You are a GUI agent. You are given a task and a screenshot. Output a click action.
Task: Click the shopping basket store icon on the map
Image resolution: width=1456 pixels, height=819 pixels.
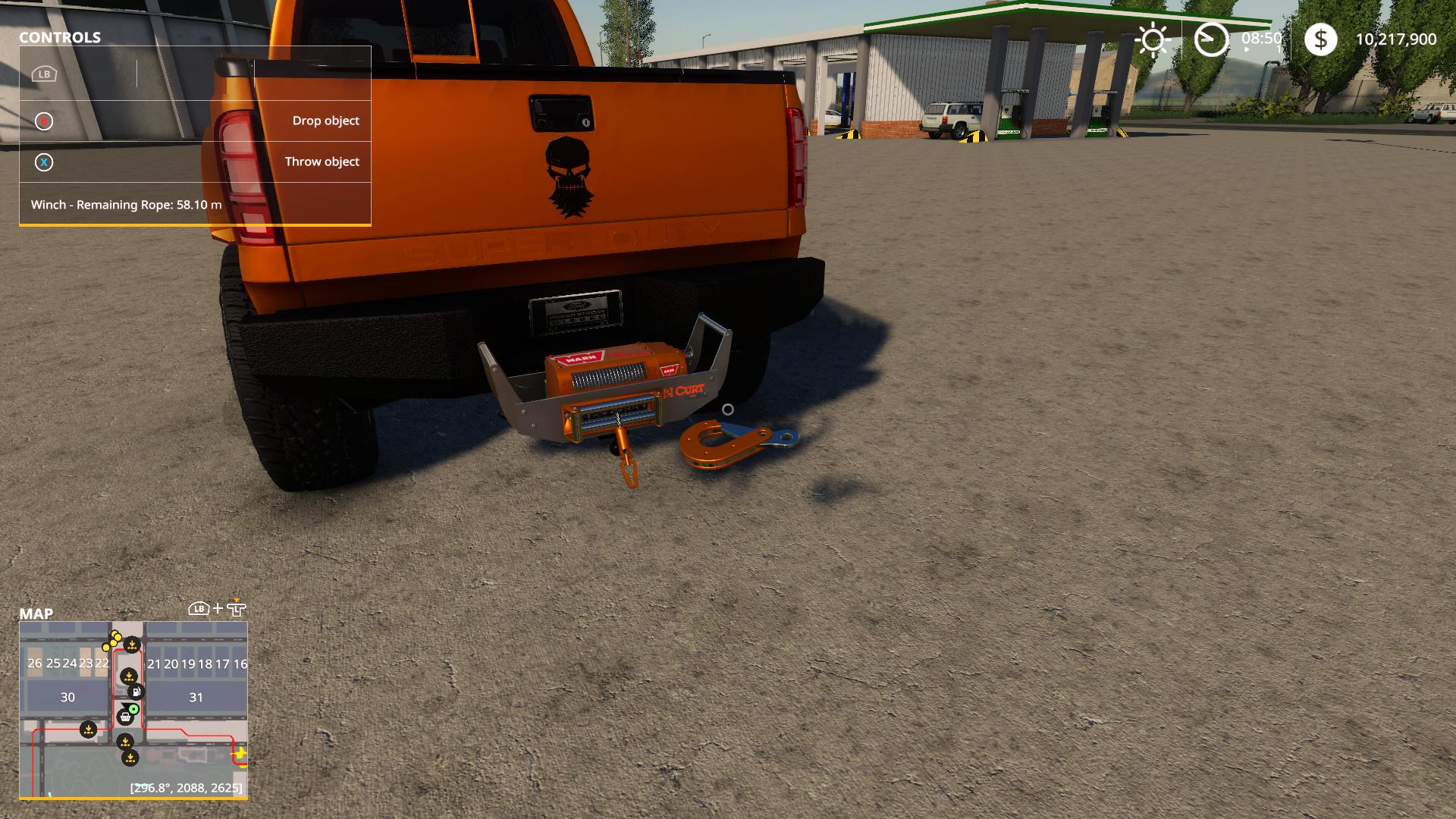pos(126,718)
